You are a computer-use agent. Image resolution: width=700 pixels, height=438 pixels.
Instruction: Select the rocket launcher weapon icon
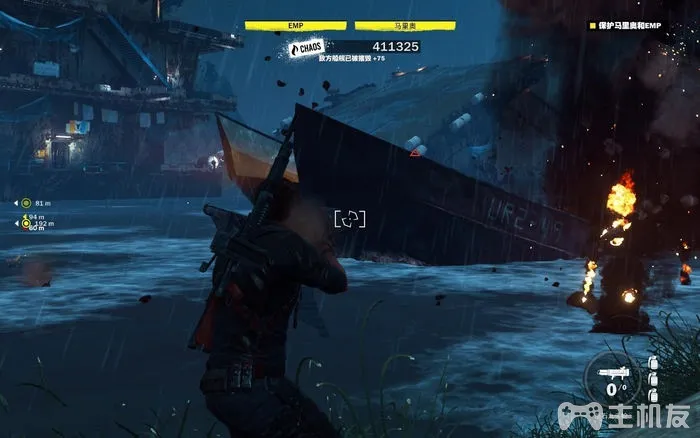612,372
